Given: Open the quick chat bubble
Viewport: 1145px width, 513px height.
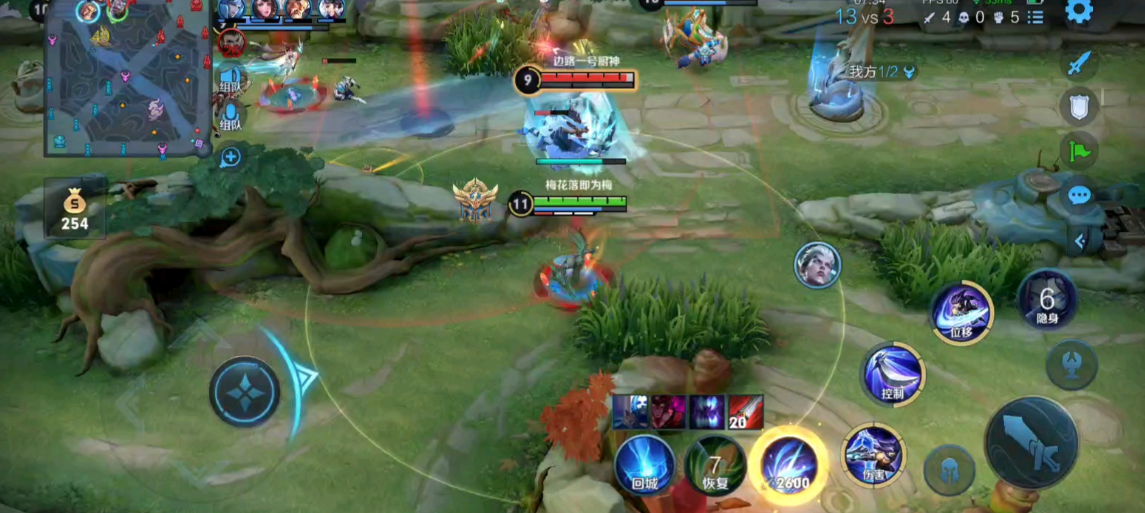Looking at the screenshot, I should click(1078, 195).
